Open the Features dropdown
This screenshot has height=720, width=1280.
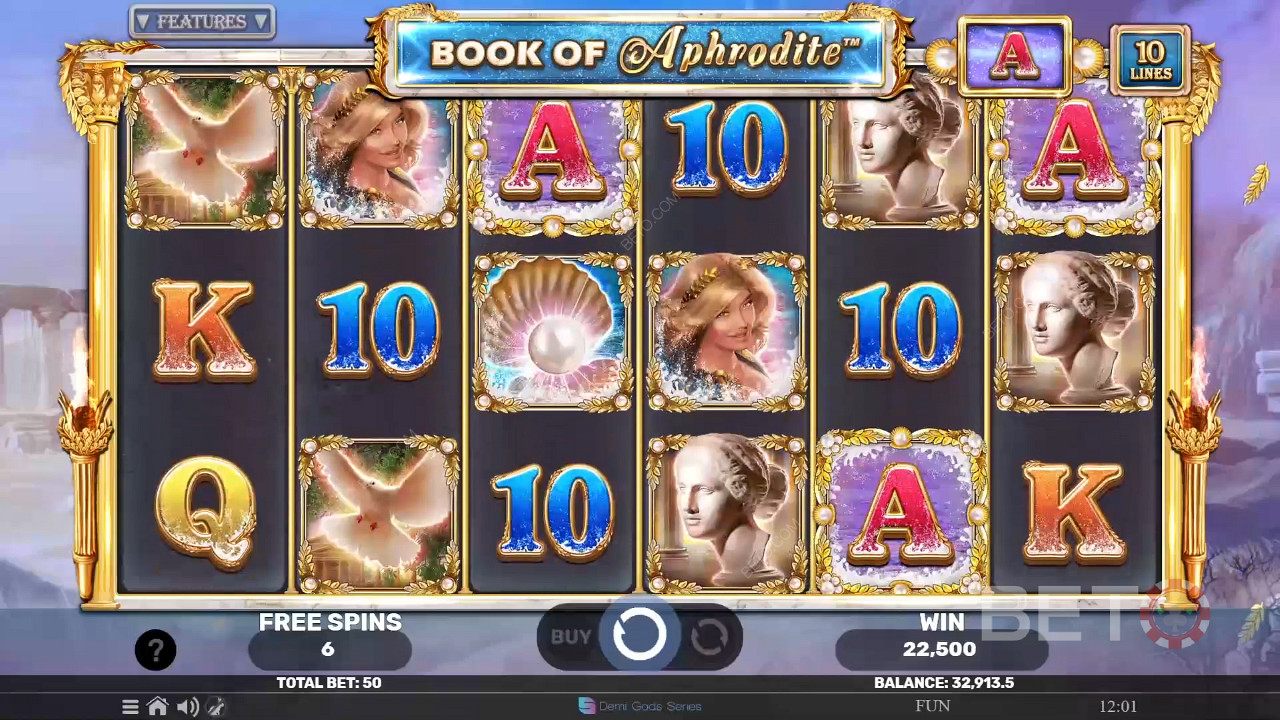tap(202, 21)
